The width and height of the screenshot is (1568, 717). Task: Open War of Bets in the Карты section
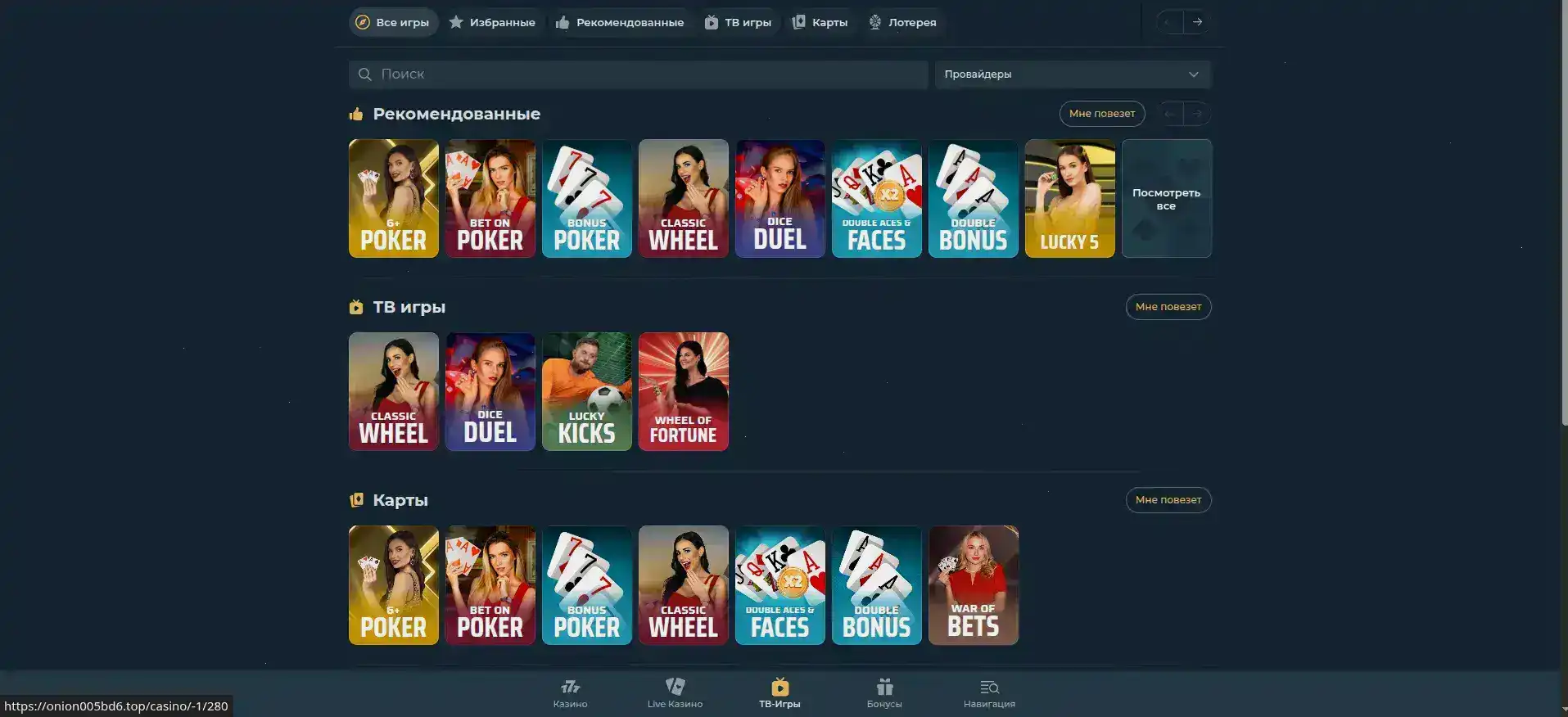coord(973,584)
